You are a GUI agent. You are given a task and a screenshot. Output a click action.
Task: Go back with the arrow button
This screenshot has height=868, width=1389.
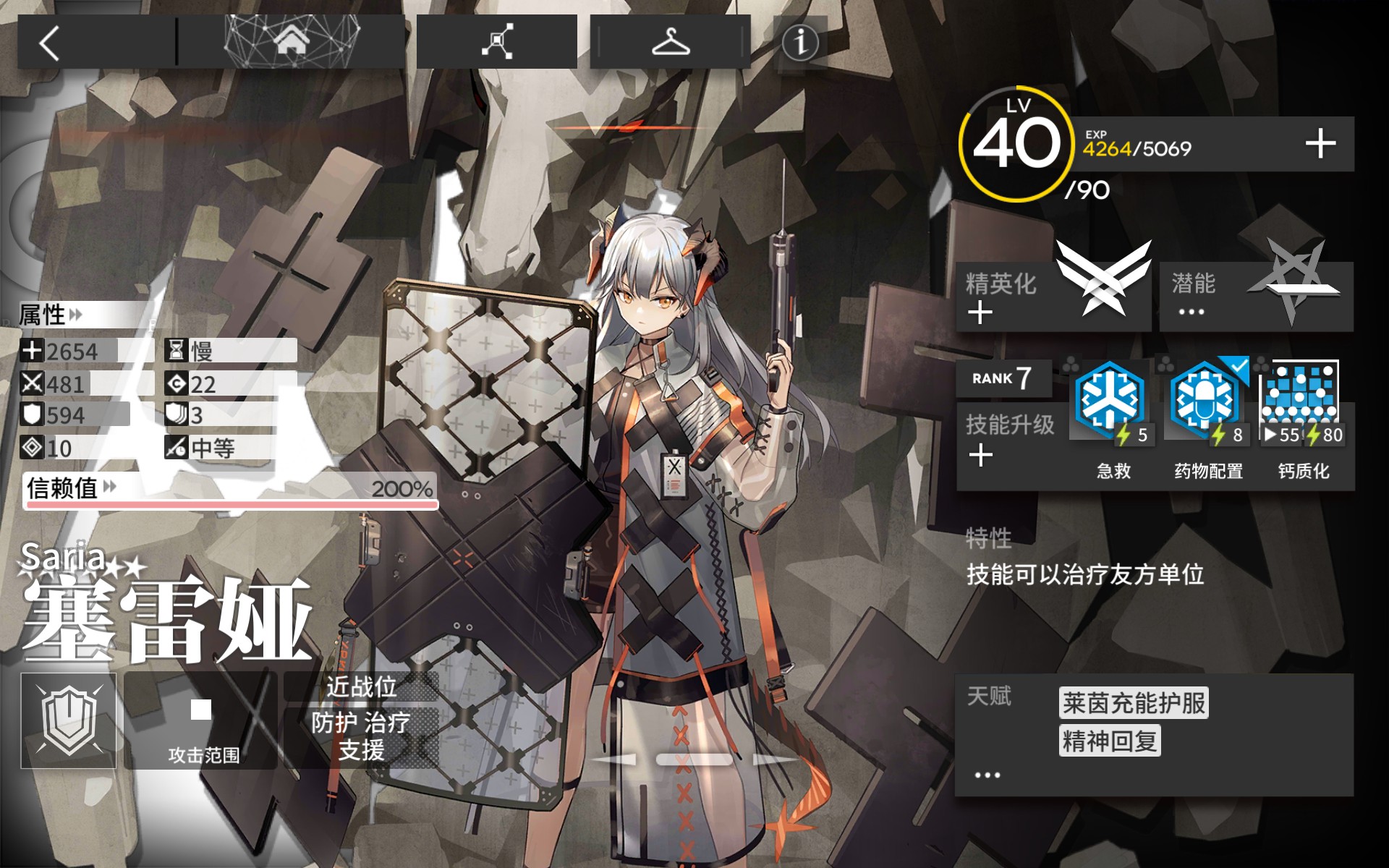(x=49, y=43)
